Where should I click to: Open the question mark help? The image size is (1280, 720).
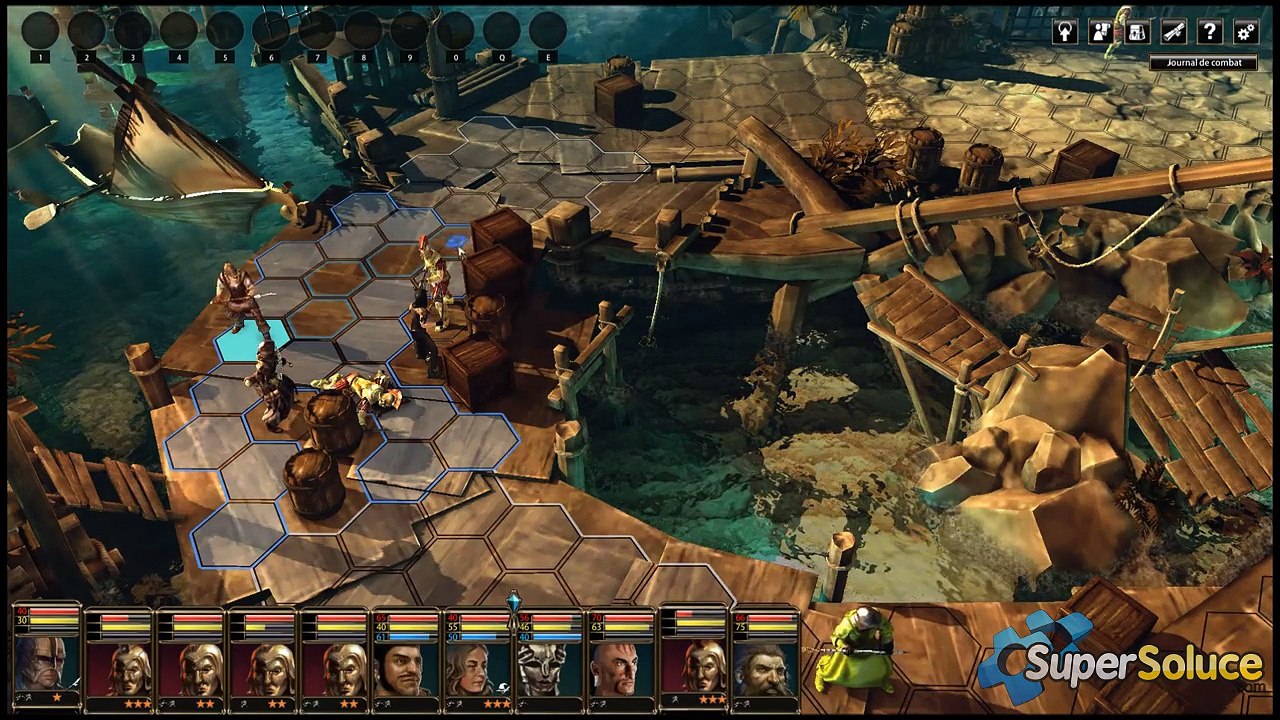(1209, 32)
